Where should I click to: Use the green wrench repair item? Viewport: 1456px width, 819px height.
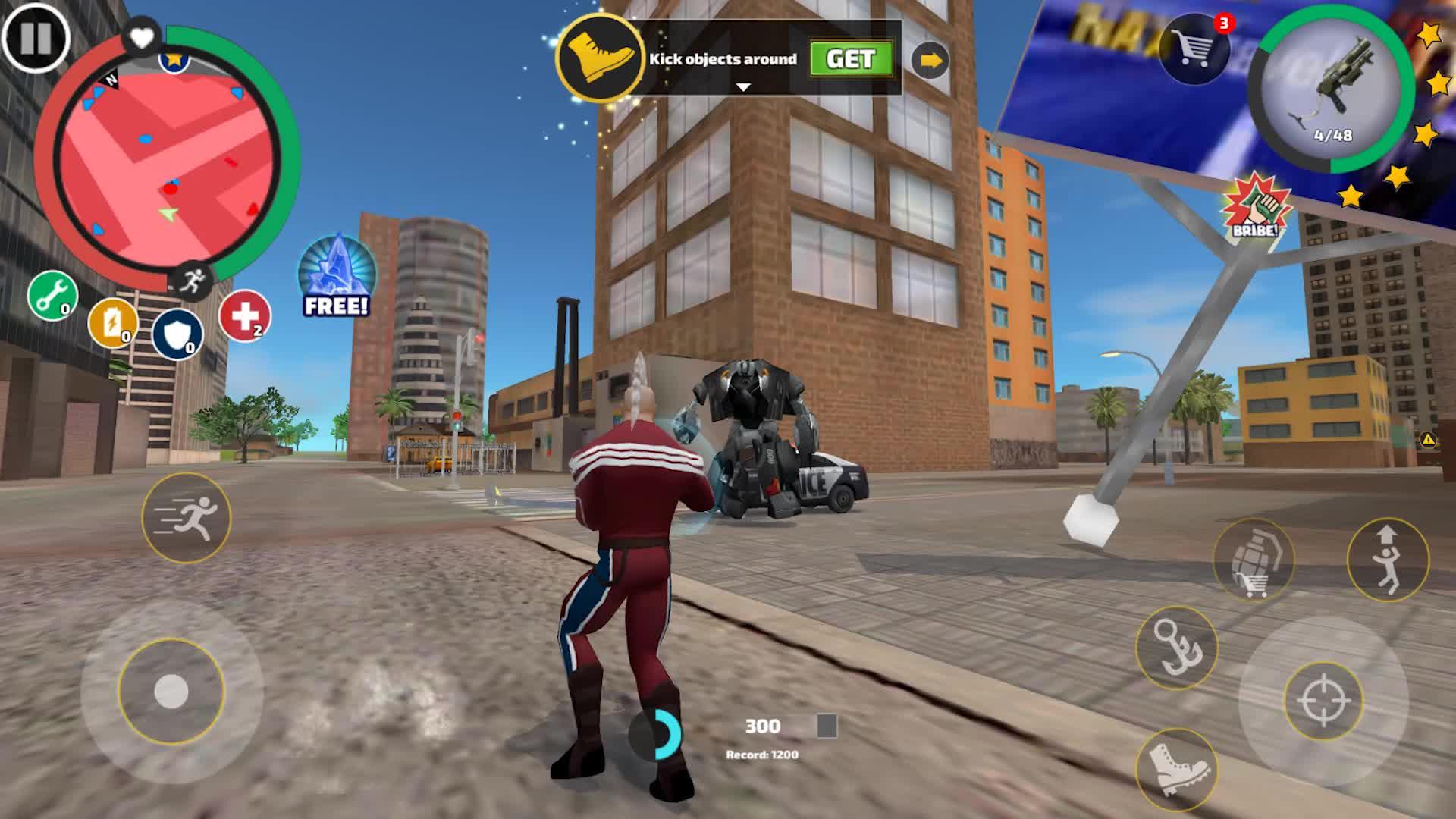(52, 296)
